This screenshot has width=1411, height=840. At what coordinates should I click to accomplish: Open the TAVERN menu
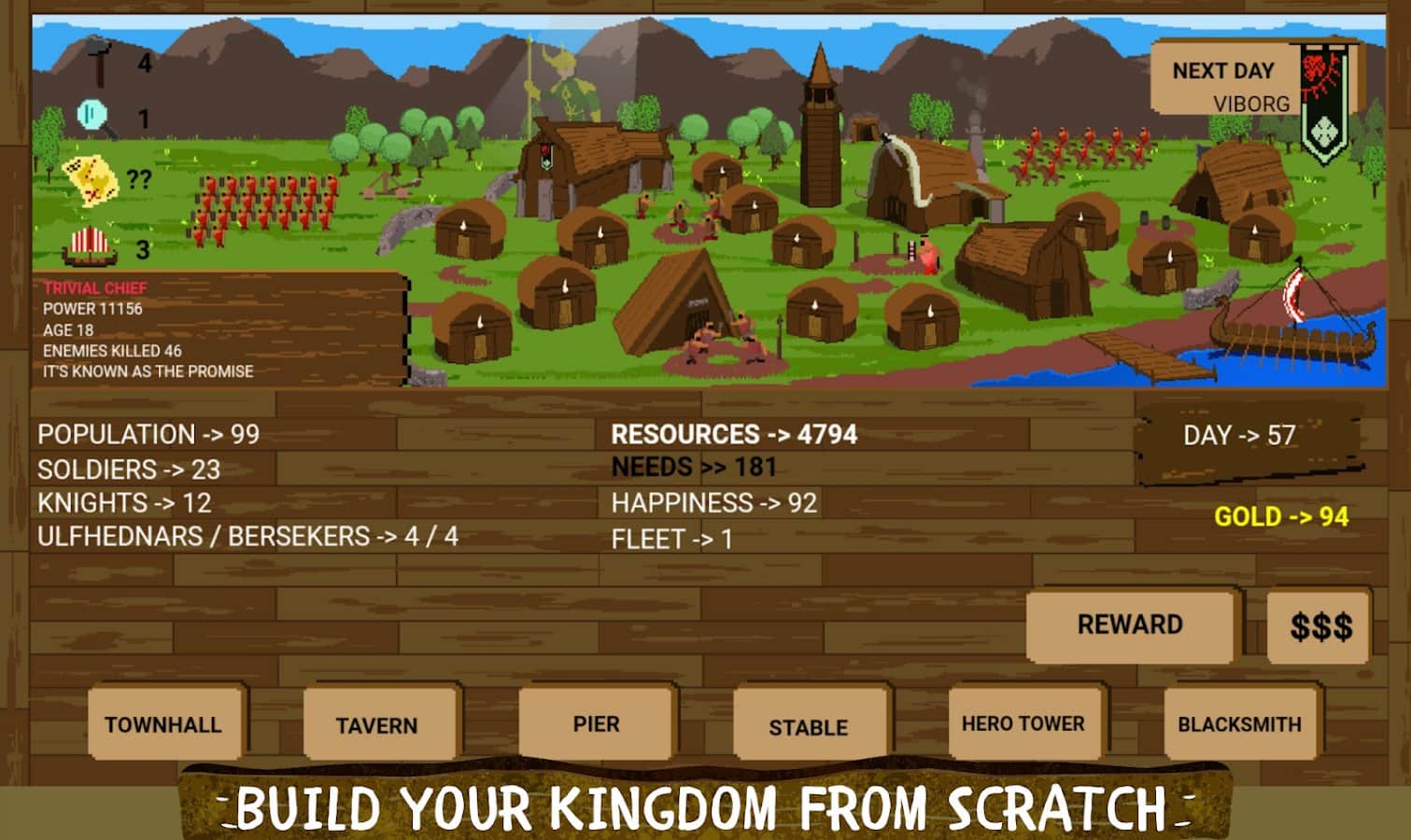pyautogui.click(x=379, y=723)
